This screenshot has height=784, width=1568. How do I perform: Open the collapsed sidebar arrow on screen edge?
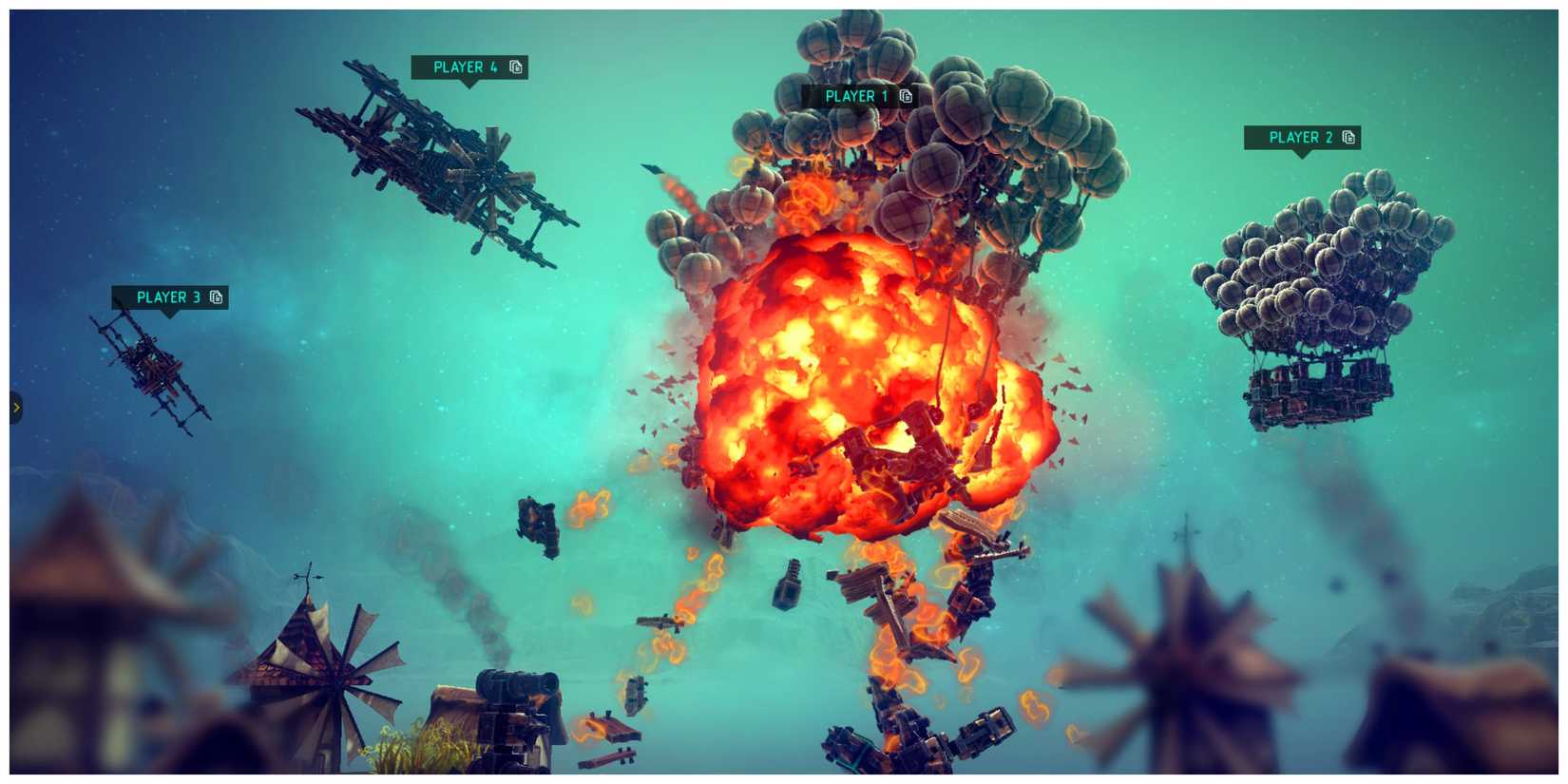click(x=15, y=407)
